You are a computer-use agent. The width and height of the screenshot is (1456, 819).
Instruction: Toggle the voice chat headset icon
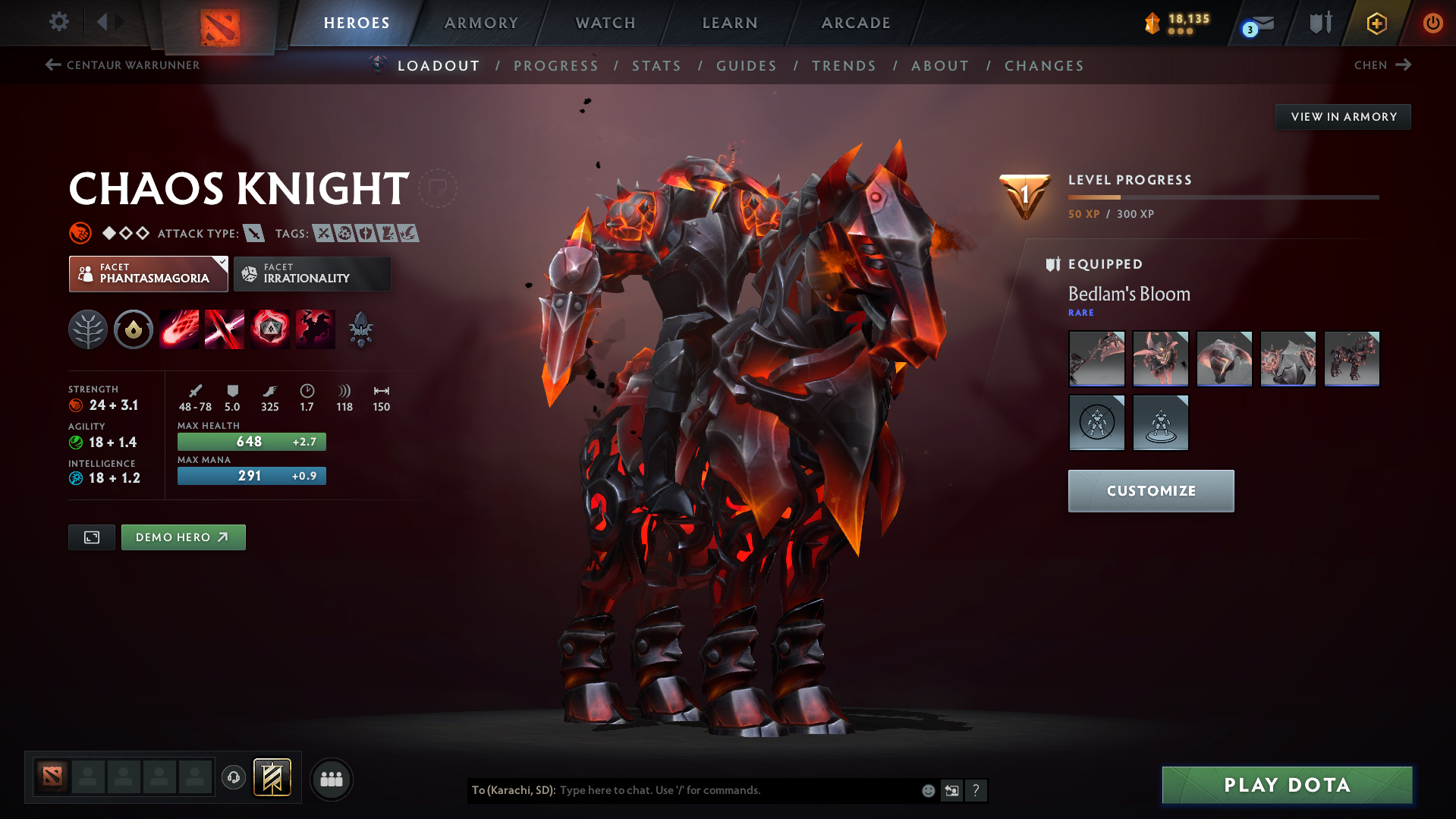coord(234,778)
